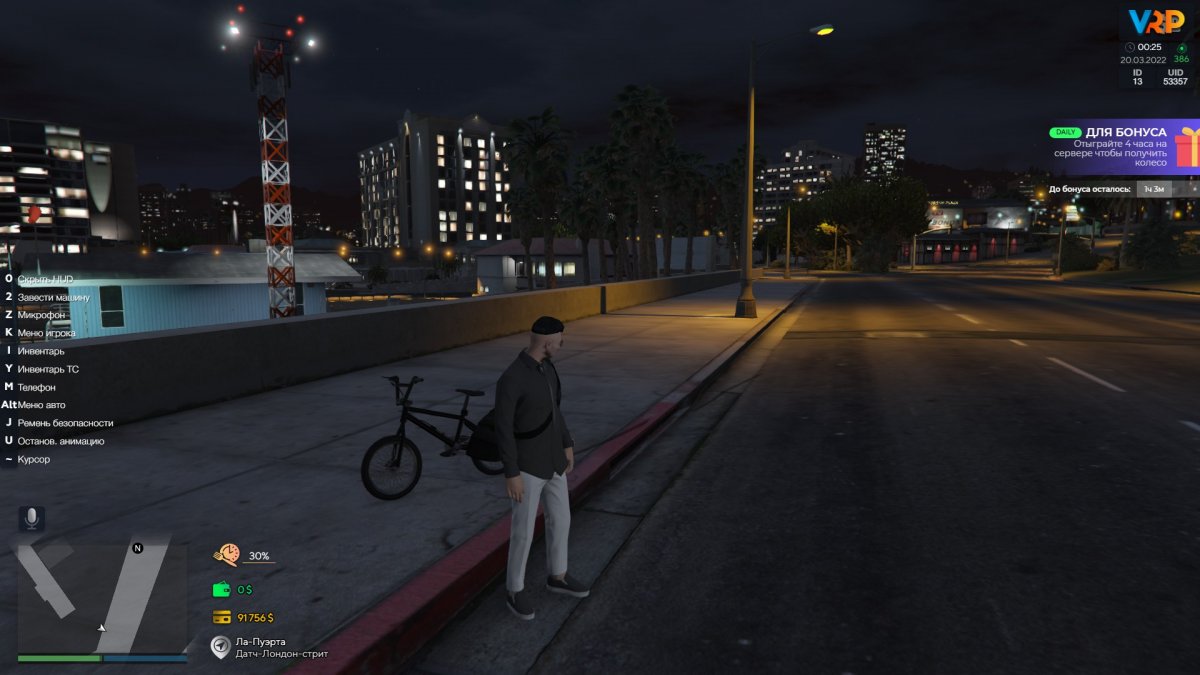Click the location pin icon by Ла-Пуэрта
The width and height of the screenshot is (1200, 675).
pyautogui.click(x=220, y=647)
